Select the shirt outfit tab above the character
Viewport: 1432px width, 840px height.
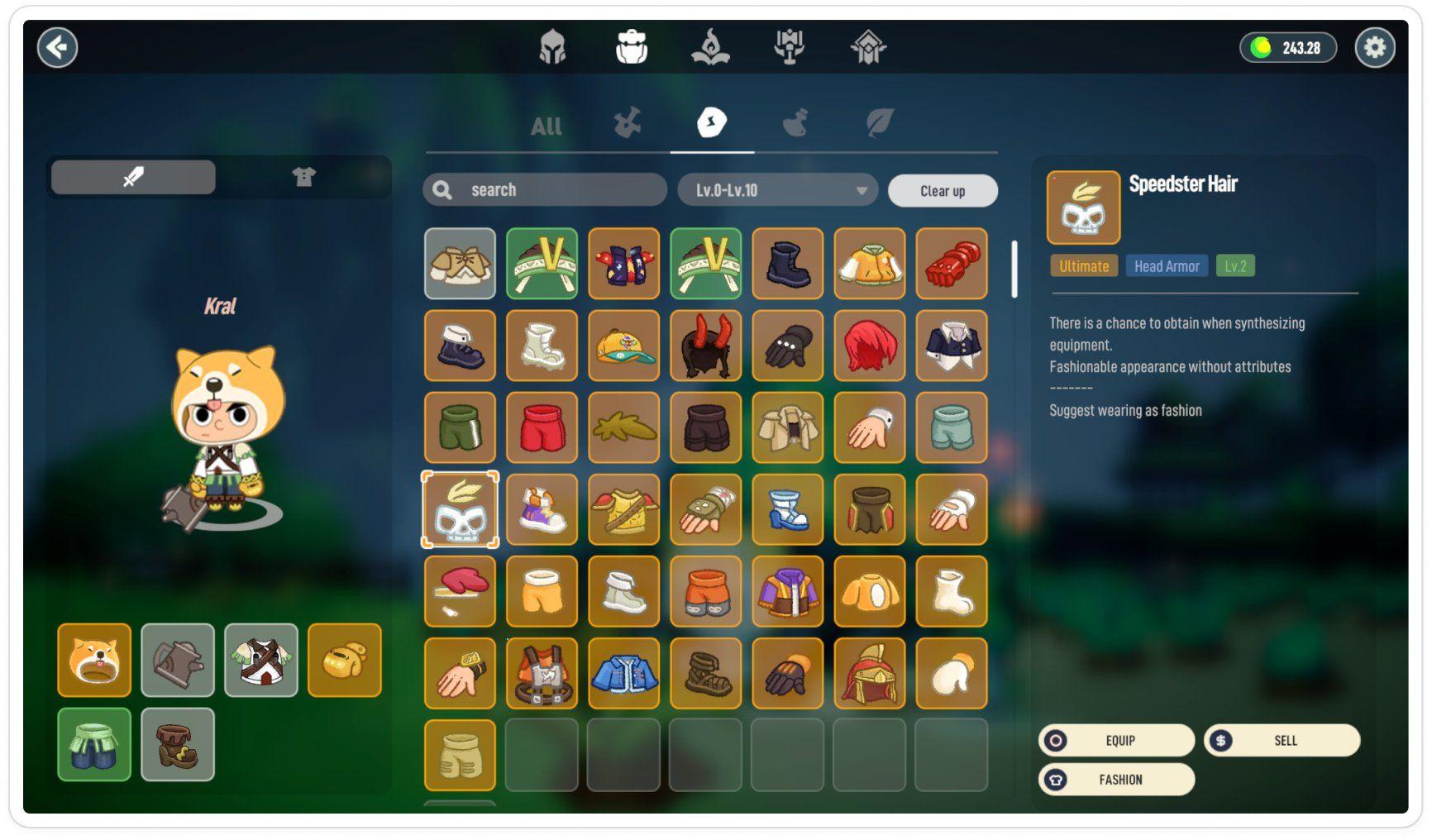pos(304,176)
